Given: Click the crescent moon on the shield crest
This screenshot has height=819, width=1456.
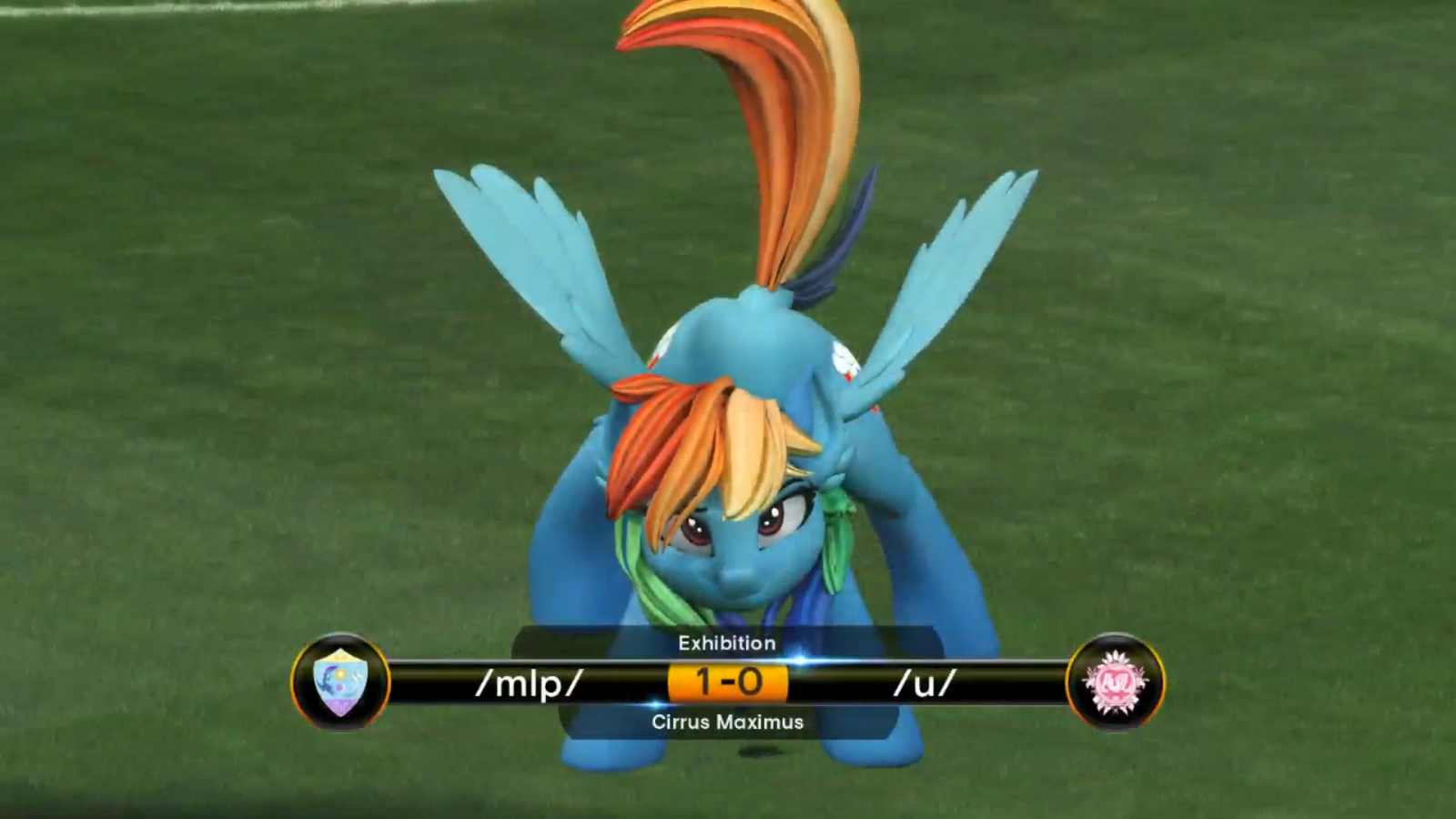Looking at the screenshot, I should coord(328,678).
